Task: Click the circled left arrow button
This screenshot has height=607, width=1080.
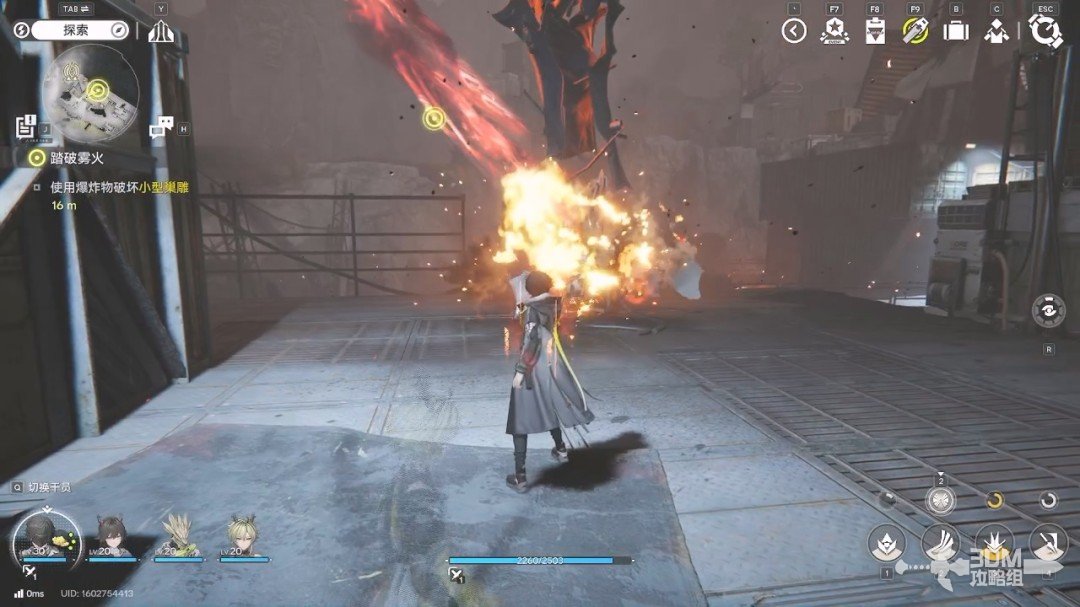Action: (794, 31)
